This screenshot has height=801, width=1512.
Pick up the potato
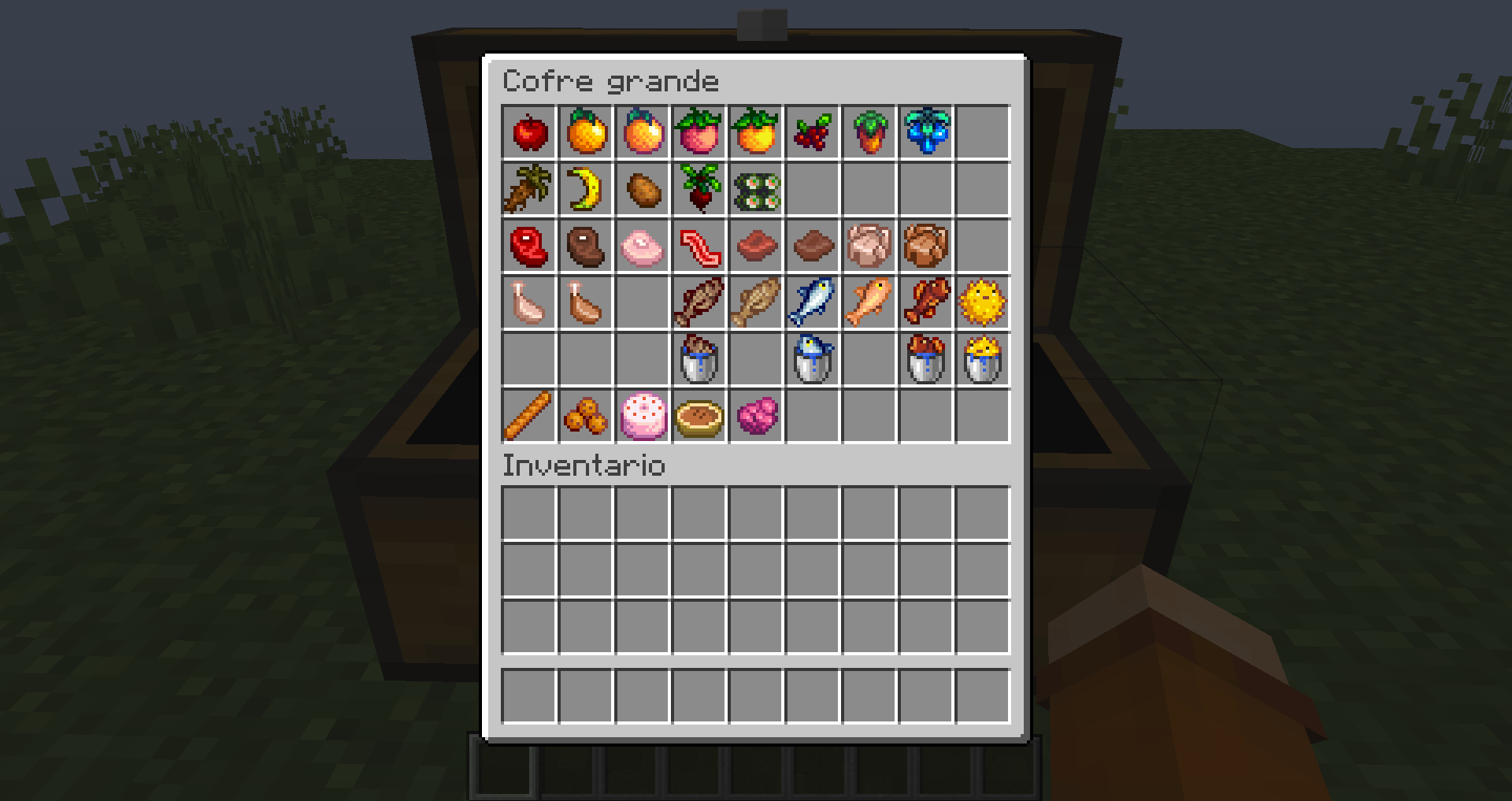pyautogui.click(x=643, y=188)
